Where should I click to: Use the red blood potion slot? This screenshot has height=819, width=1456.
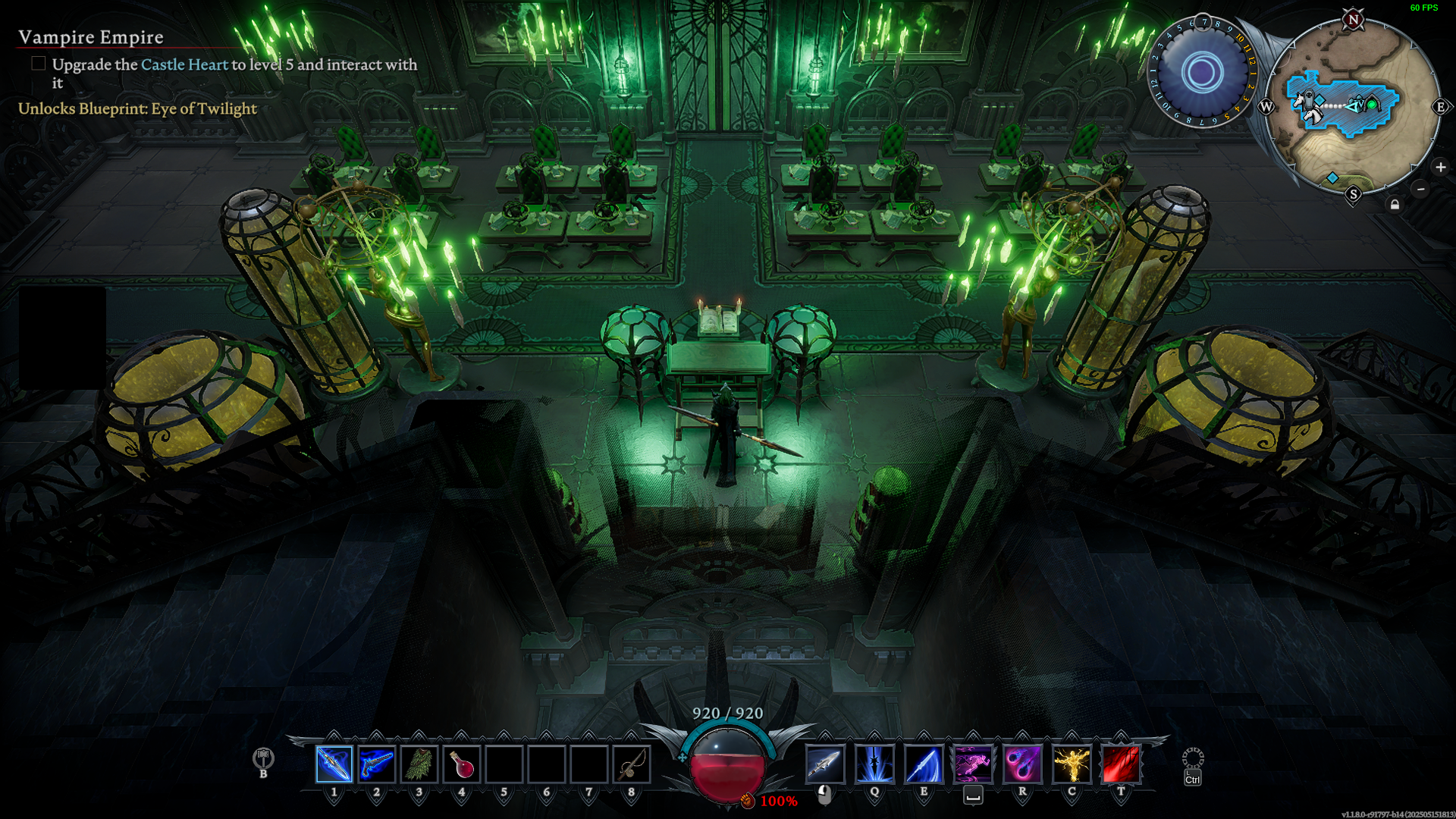coord(461,764)
